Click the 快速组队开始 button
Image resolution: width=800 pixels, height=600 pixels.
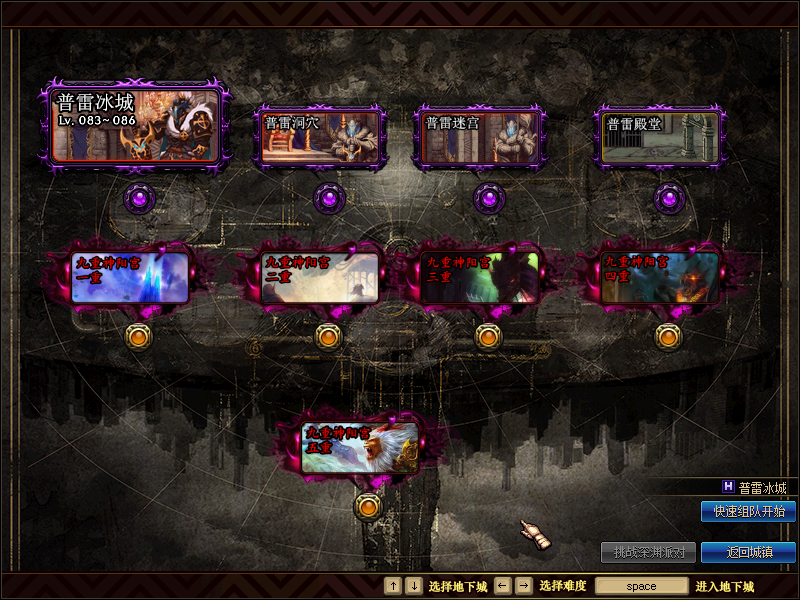[x=748, y=511]
